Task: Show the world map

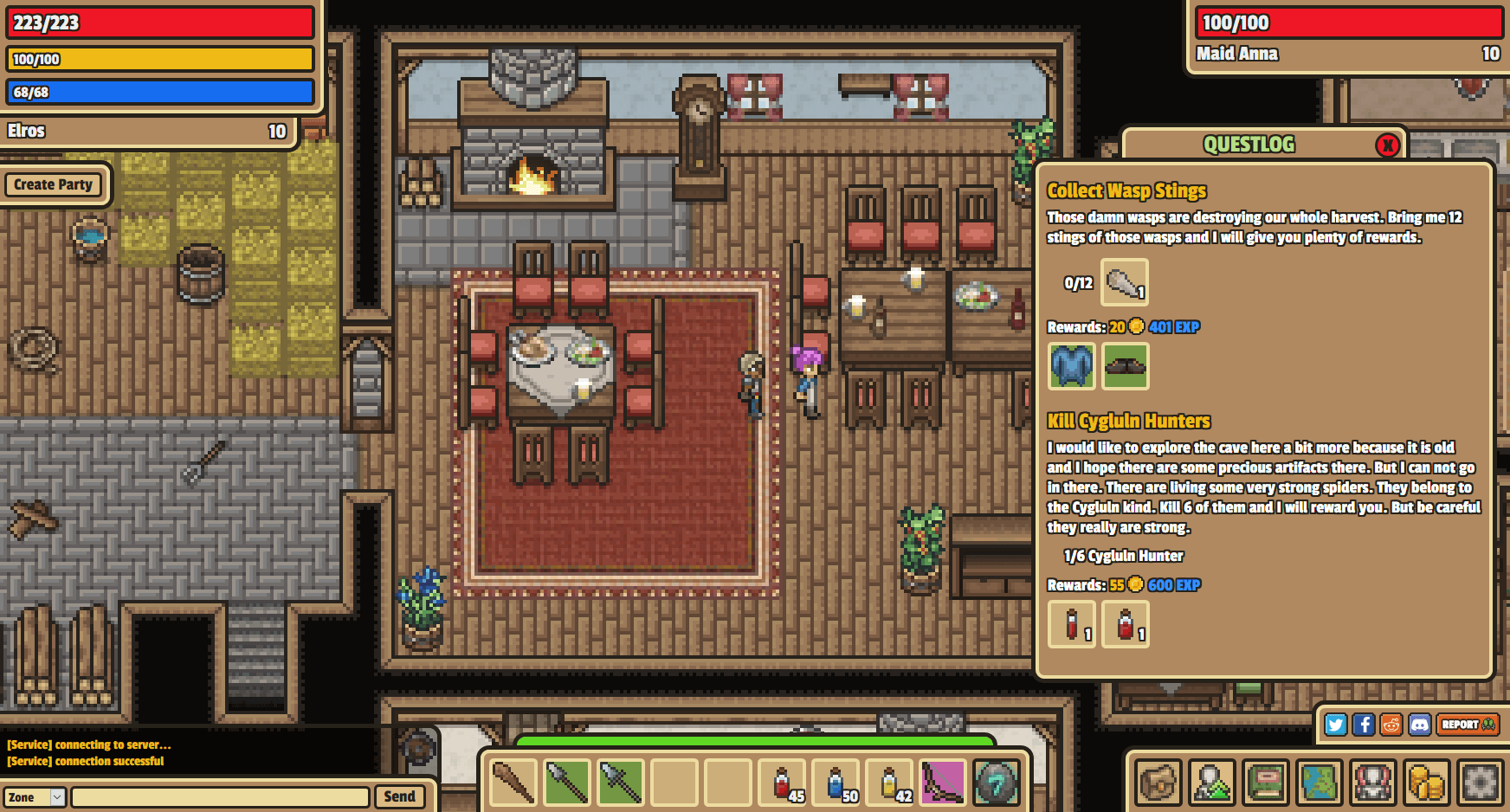Action: (x=1320, y=783)
